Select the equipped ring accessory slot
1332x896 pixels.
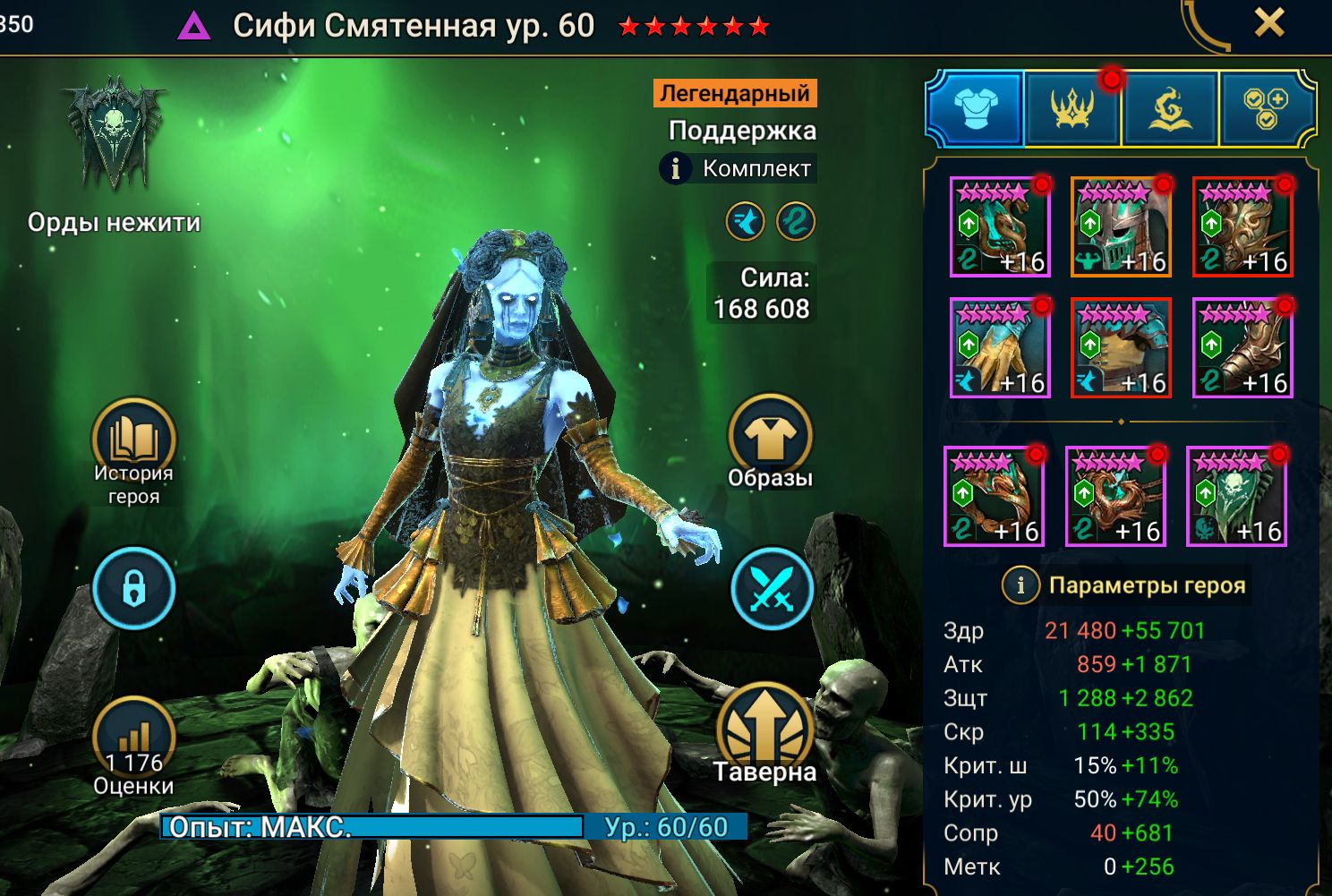coord(994,497)
